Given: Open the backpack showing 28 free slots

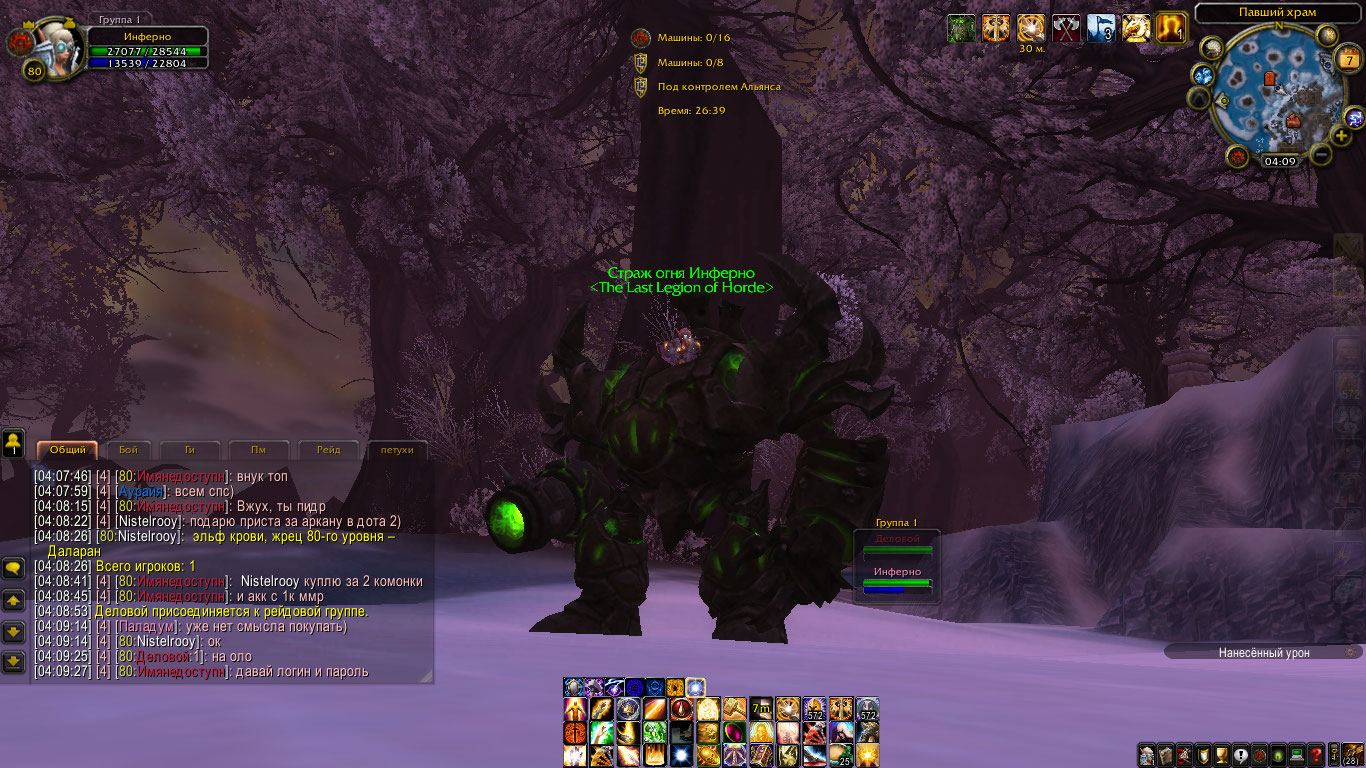Looking at the screenshot, I should point(1353,755).
